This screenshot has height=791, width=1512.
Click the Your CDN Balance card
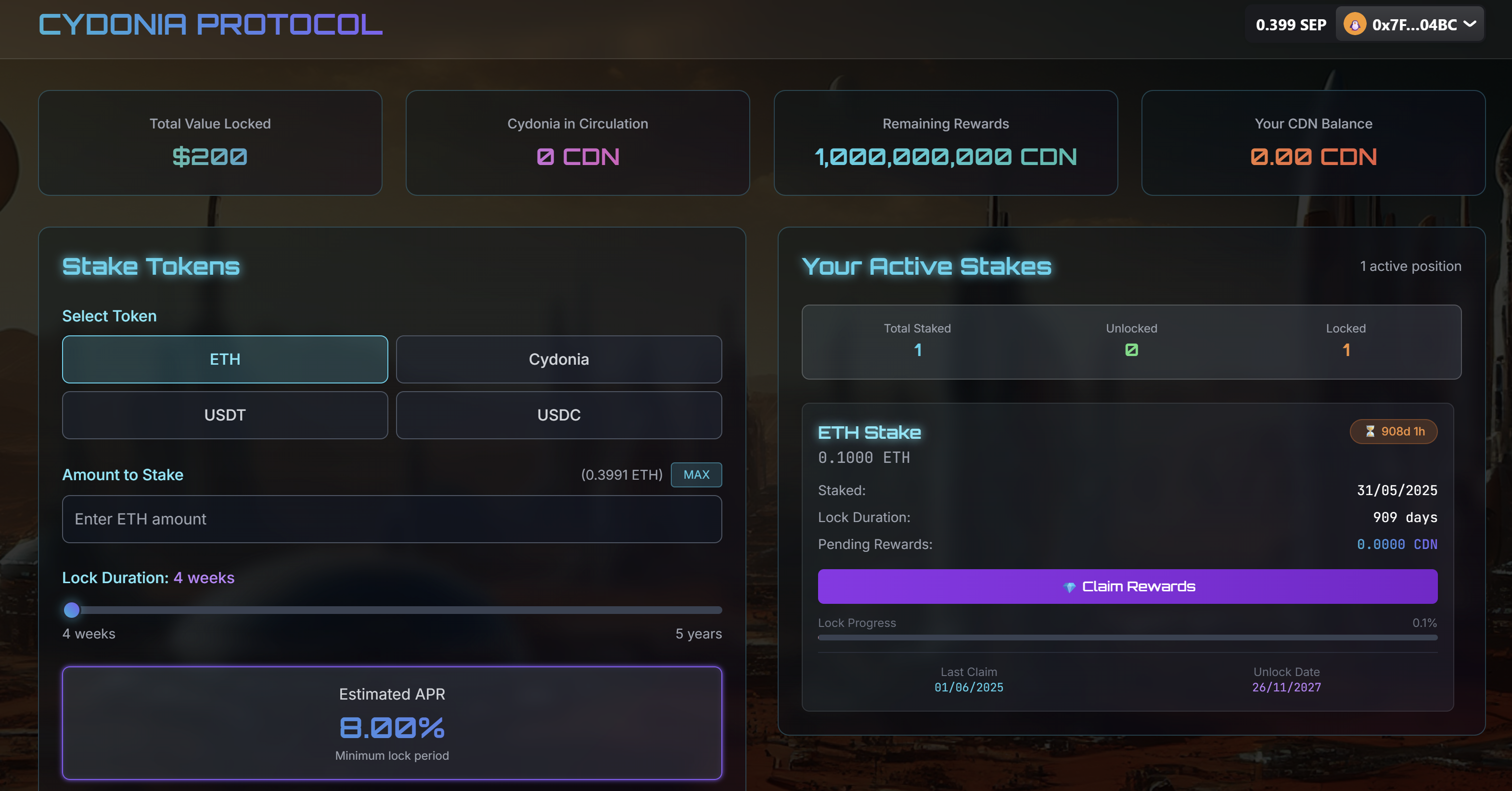point(1312,142)
